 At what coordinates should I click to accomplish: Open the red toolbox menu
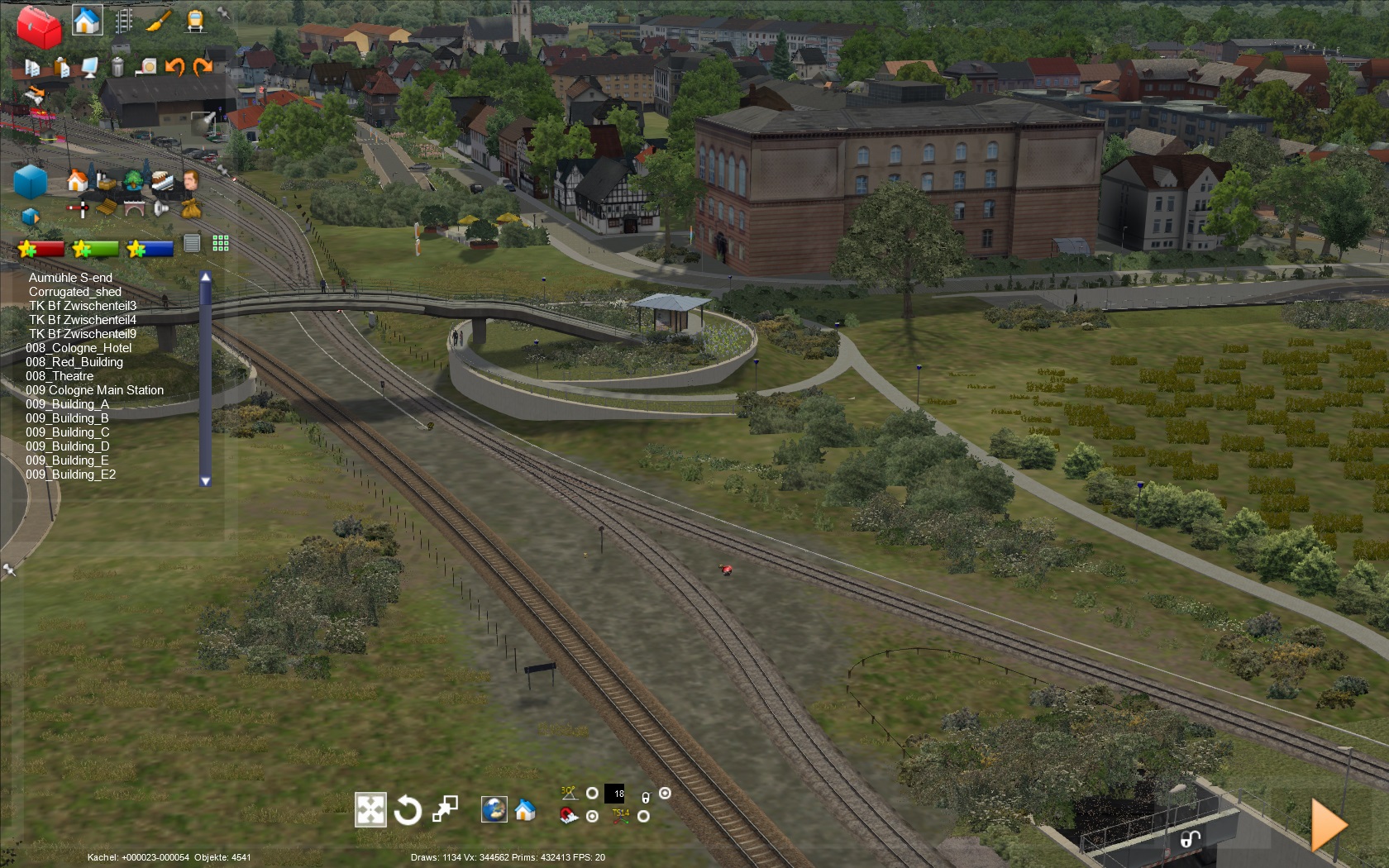38,26
